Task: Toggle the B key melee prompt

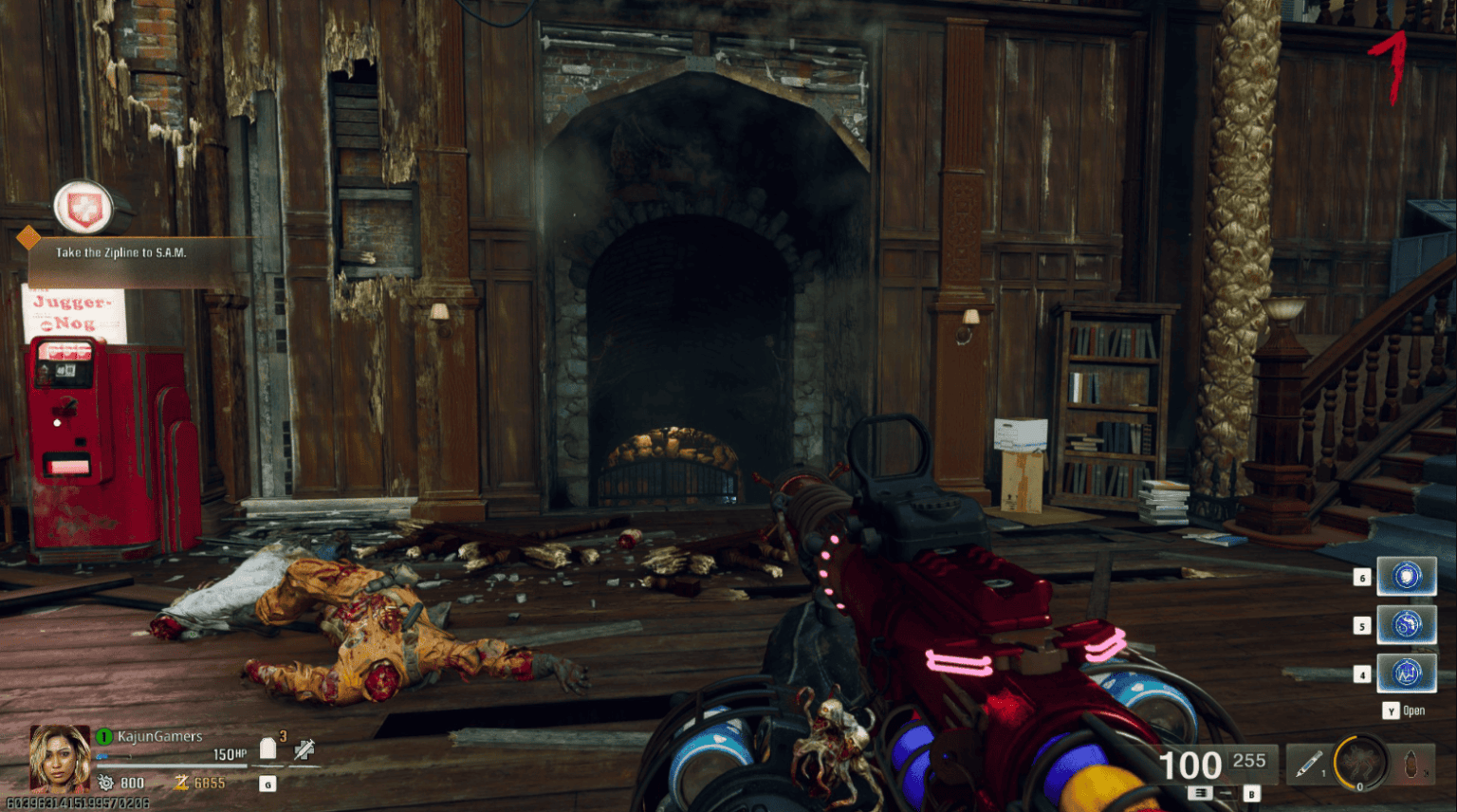Action: [x=1251, y=795]
